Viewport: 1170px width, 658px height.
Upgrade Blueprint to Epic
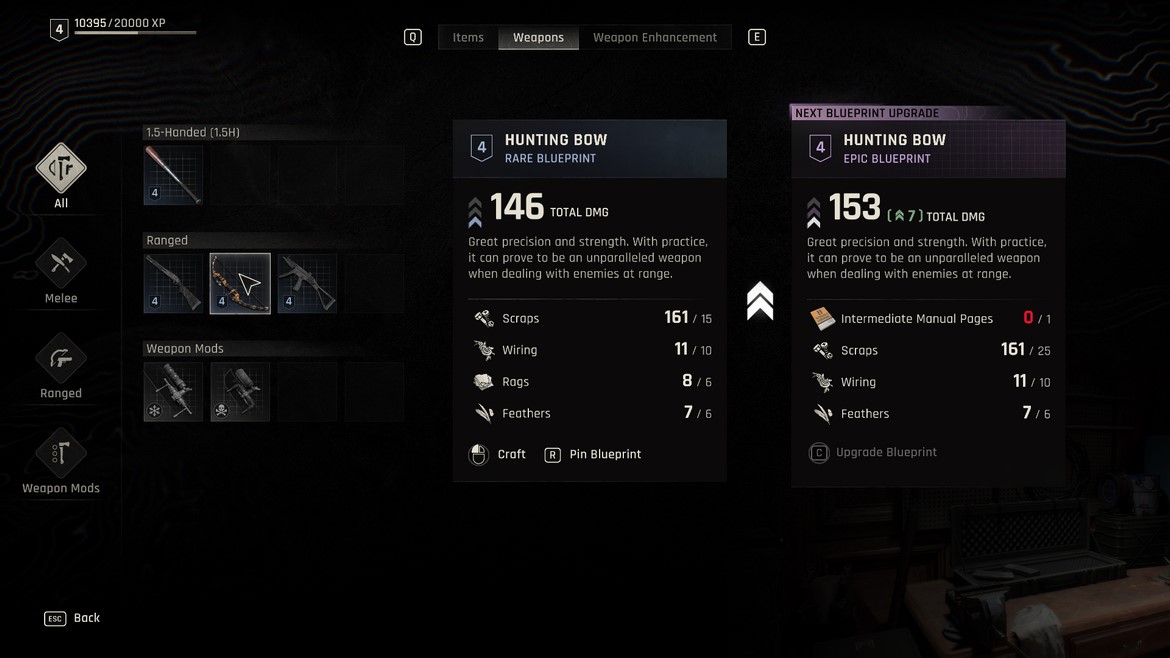[874, 453]
